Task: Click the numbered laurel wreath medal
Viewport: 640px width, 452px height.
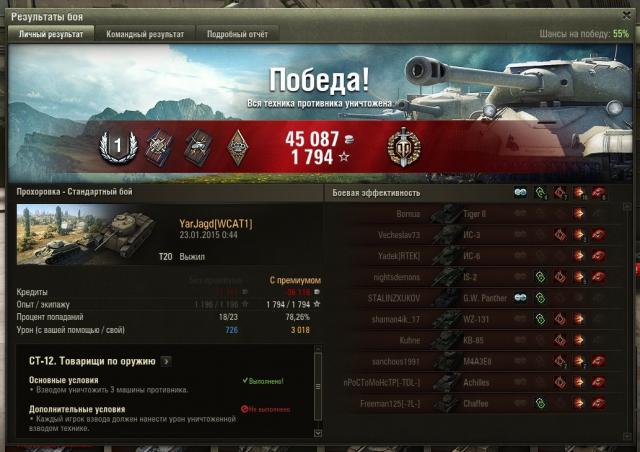Action: point(116,147)
